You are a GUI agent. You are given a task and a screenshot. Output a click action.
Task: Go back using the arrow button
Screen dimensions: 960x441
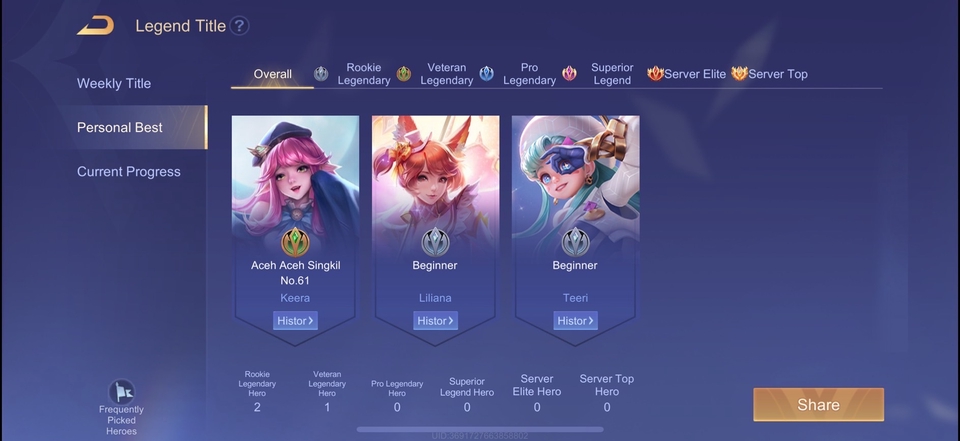(x=95, y=26)
